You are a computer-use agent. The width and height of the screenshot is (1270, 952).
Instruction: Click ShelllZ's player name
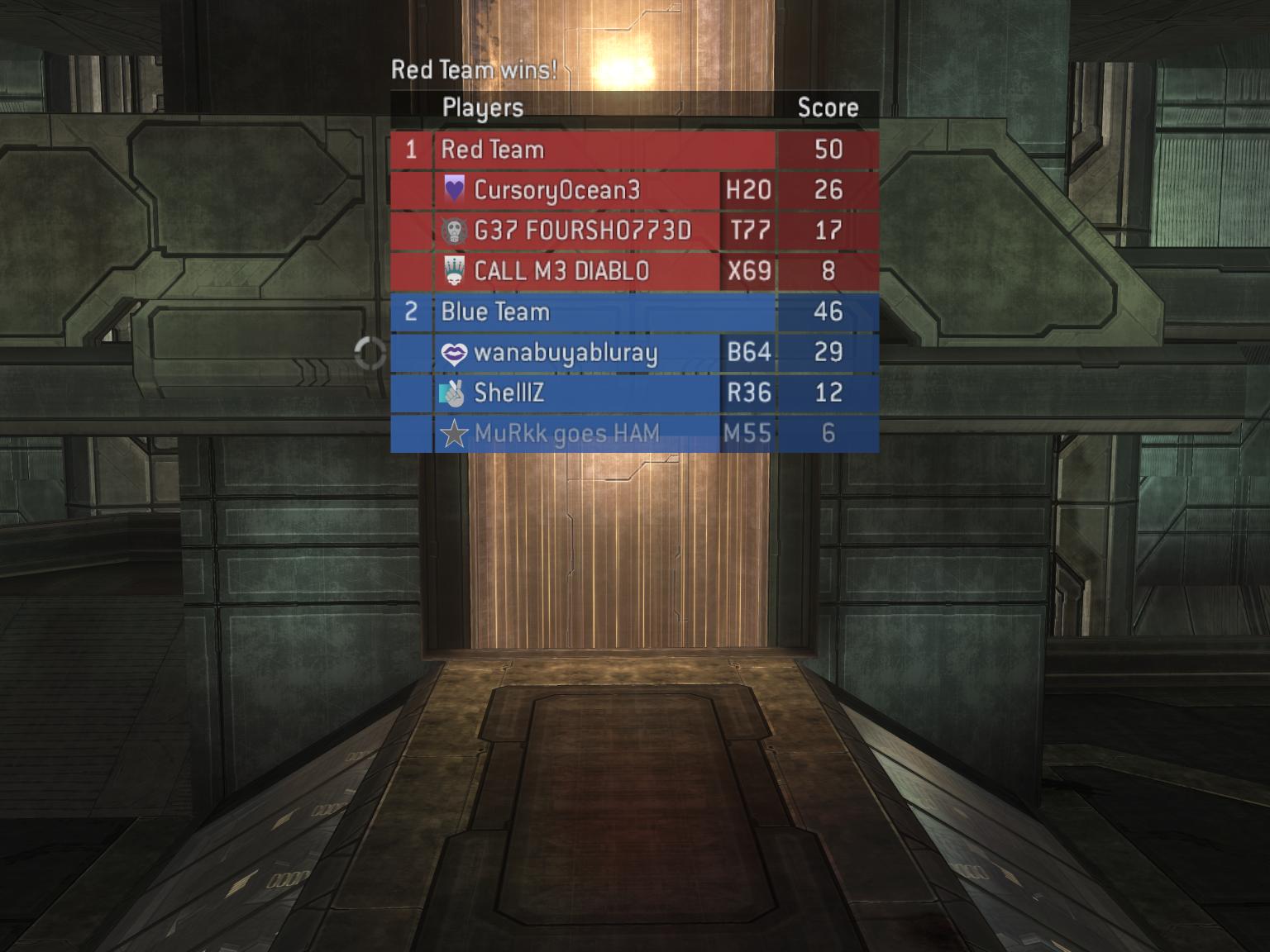(x=508, y=394)
